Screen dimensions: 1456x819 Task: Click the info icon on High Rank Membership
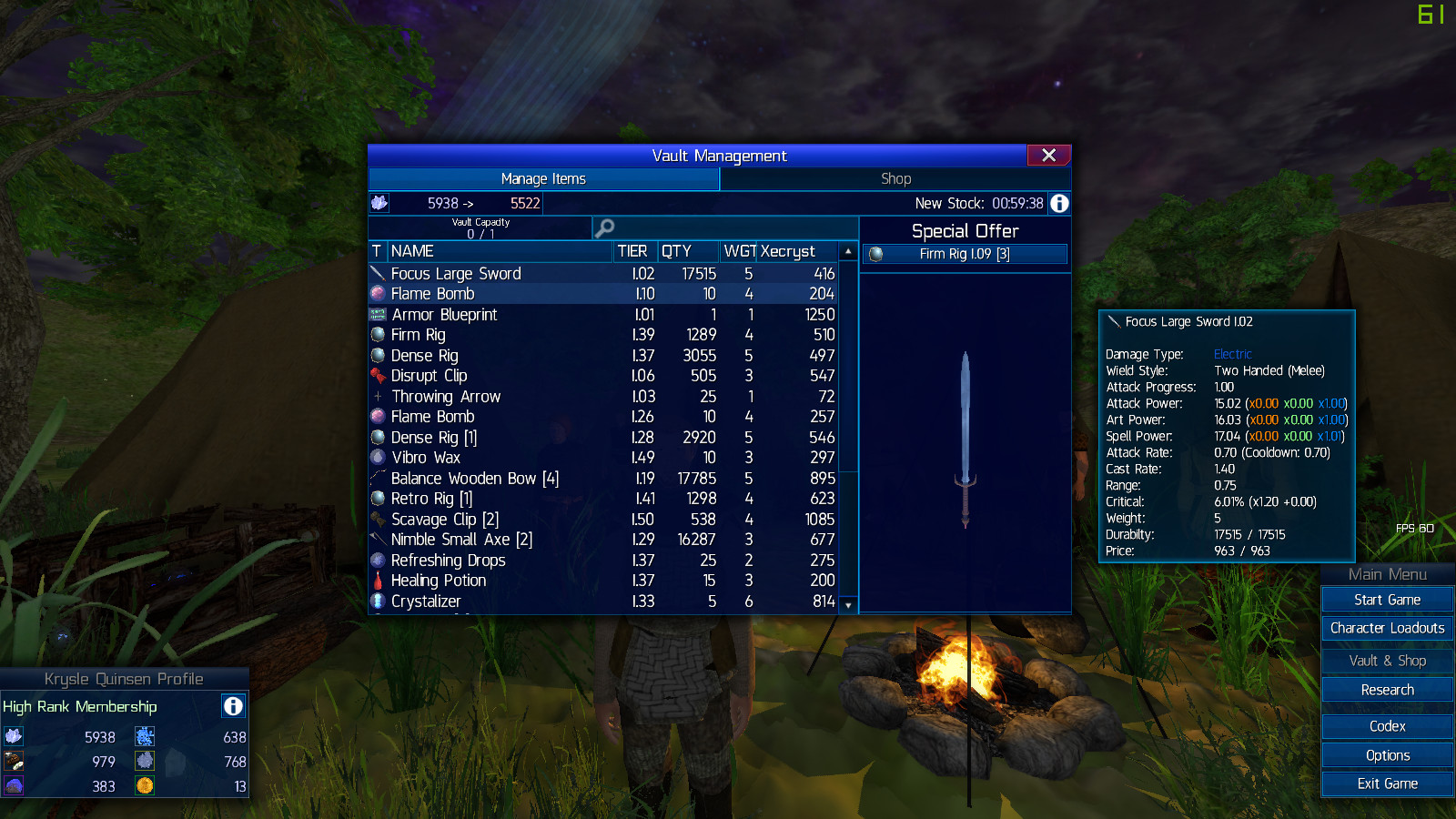[x=233, y=706]
